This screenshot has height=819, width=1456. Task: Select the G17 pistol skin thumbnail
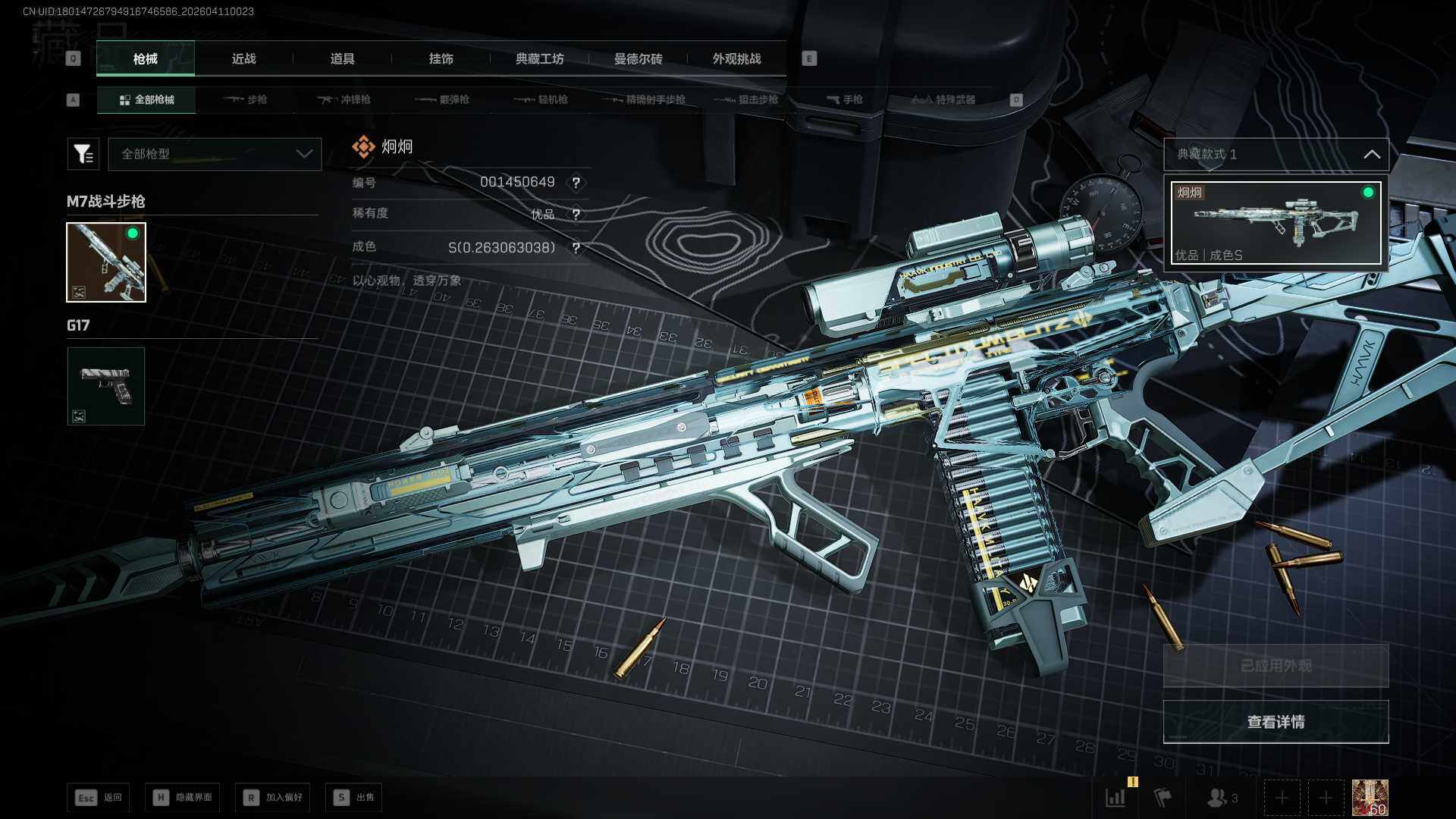point(106,386)
